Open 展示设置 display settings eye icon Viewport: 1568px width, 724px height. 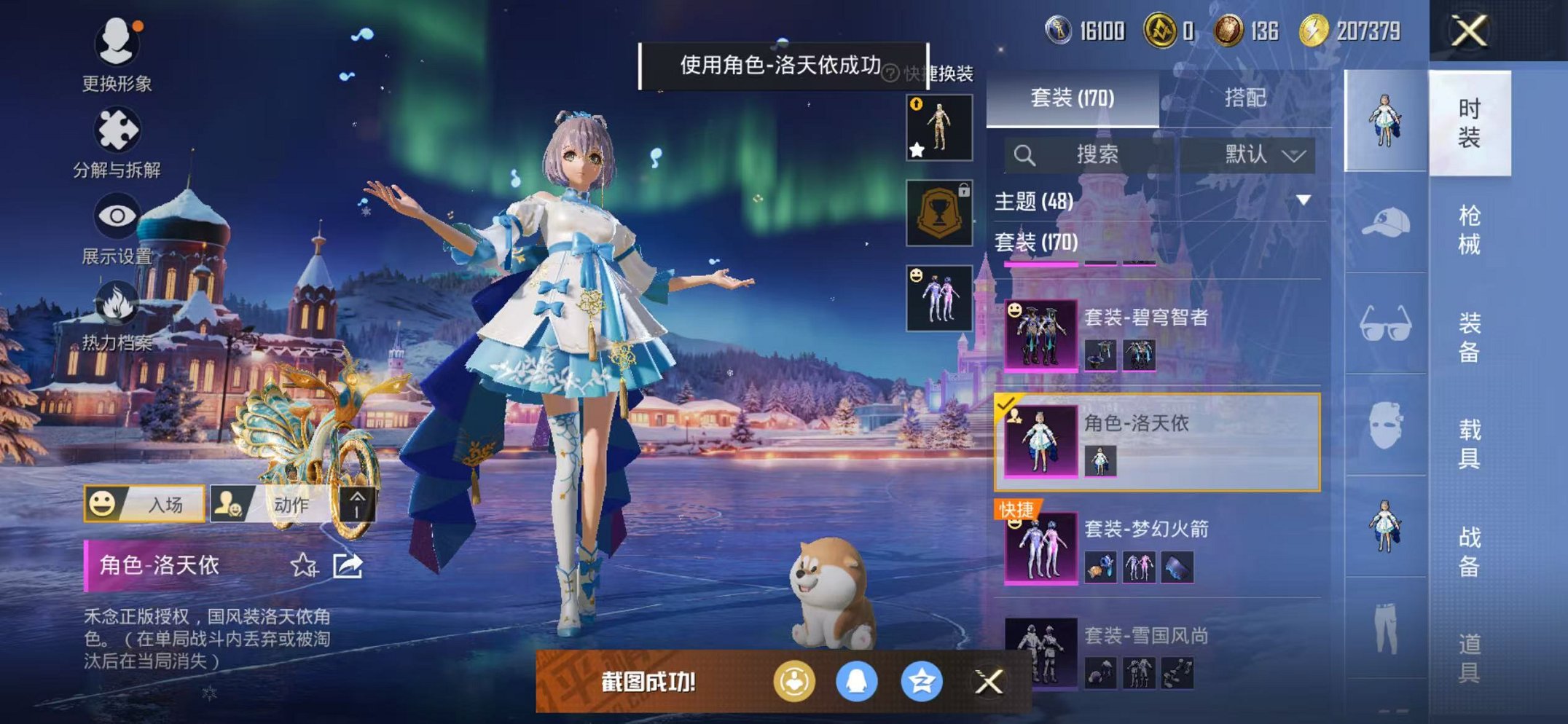pos(117,215)
